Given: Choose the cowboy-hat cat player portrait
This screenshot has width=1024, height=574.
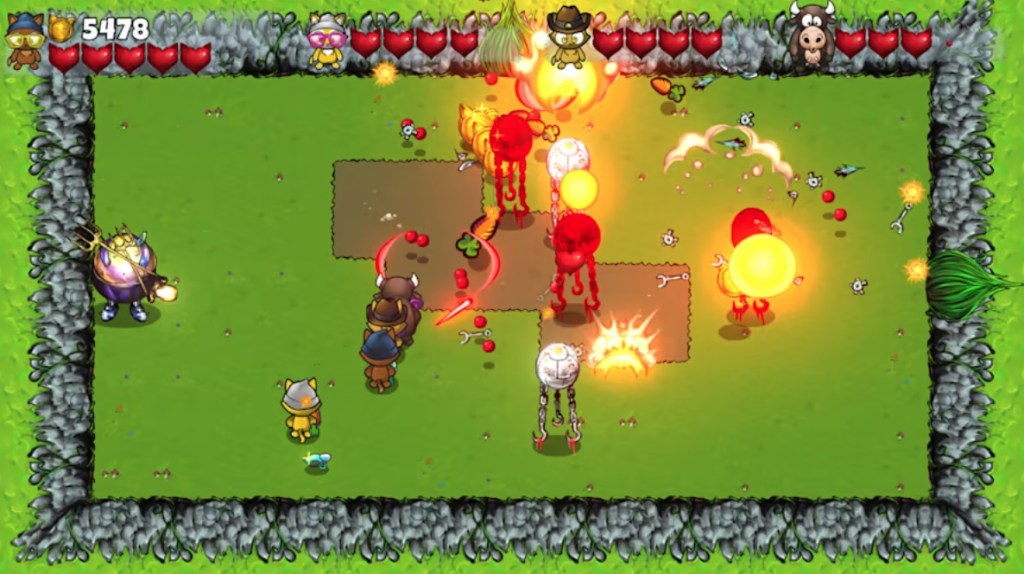Looking at the screenshot, I should tap(568, 38).
